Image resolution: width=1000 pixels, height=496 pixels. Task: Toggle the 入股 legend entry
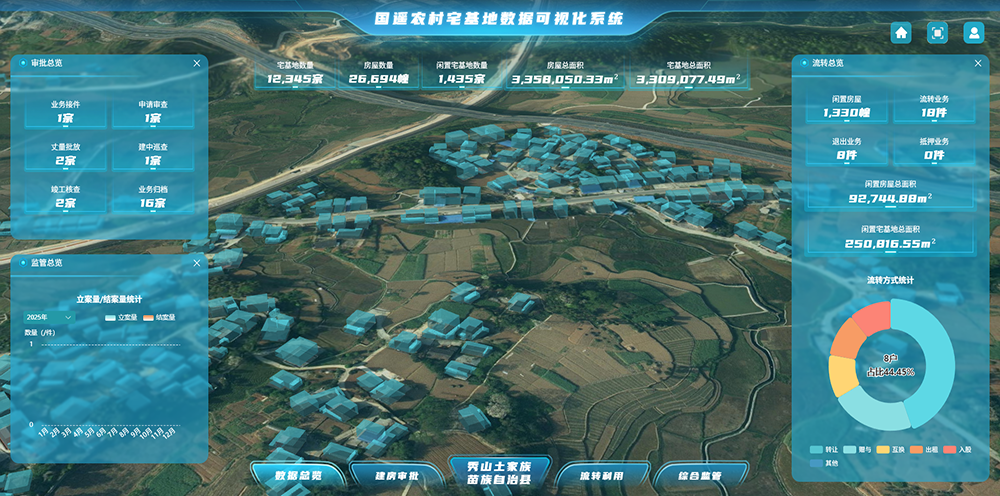click(x=958, y=450)
